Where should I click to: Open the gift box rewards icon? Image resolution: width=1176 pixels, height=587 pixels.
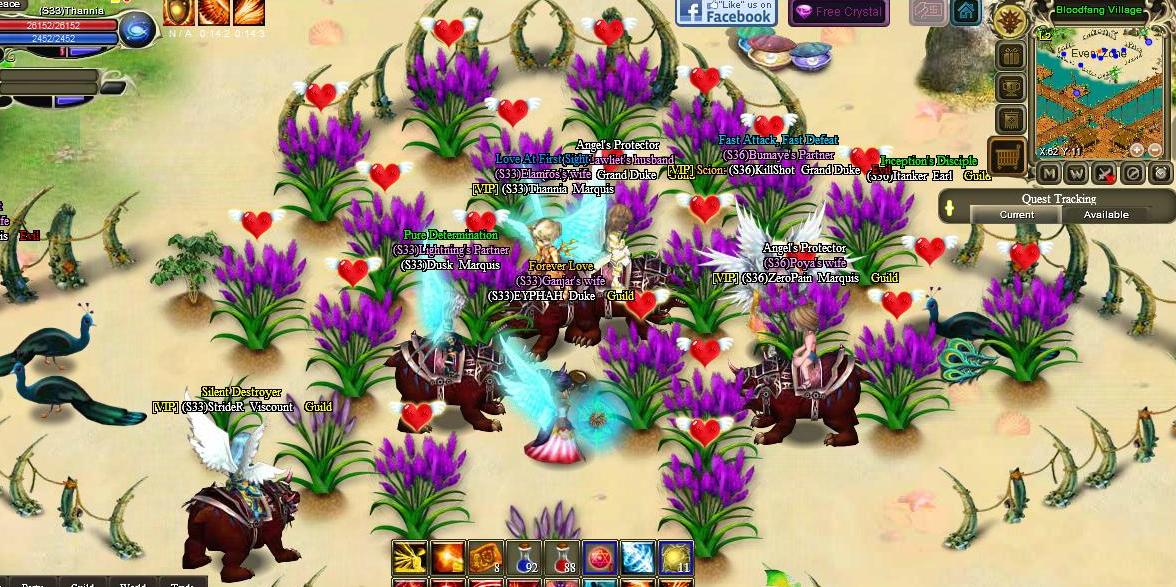coord(1009,56)
